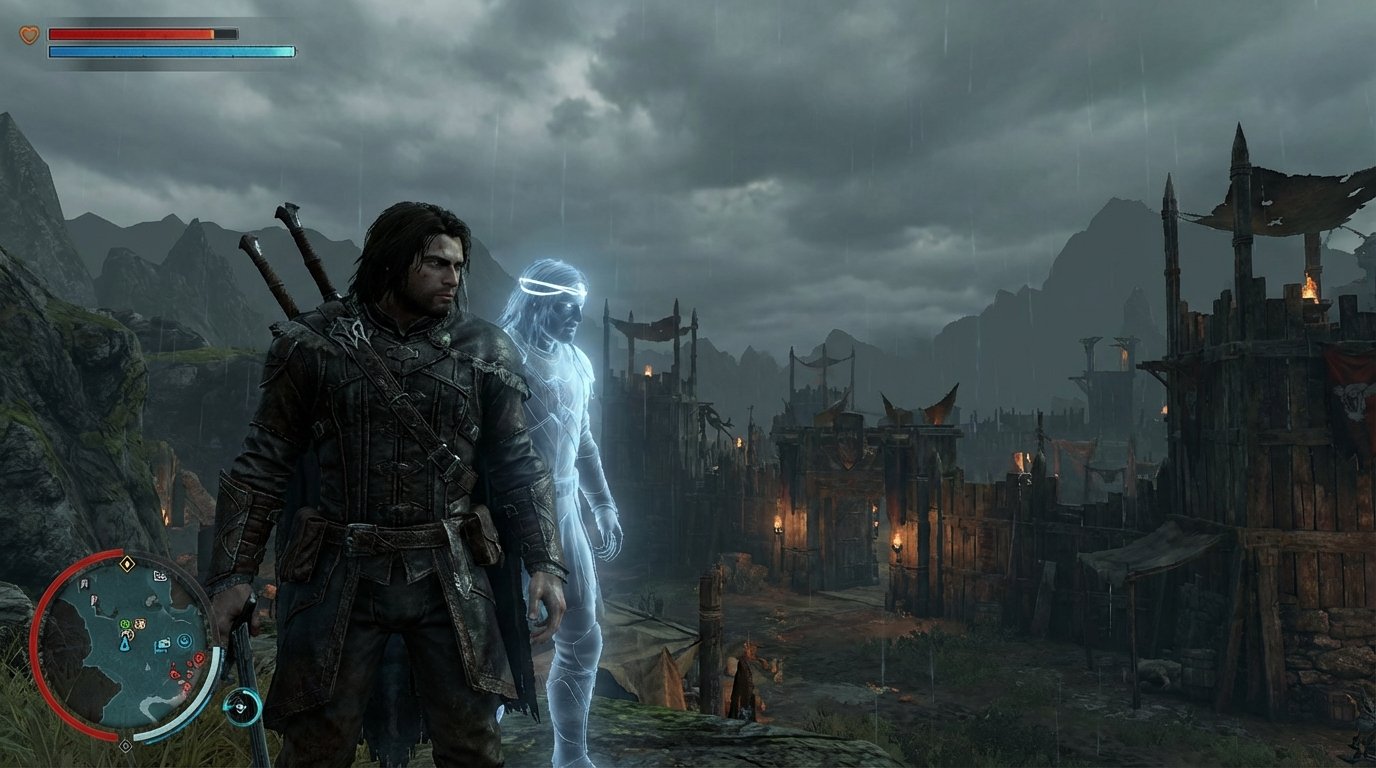
Task: Select the blue flask marker on the minimap
Action: point(124,645)
